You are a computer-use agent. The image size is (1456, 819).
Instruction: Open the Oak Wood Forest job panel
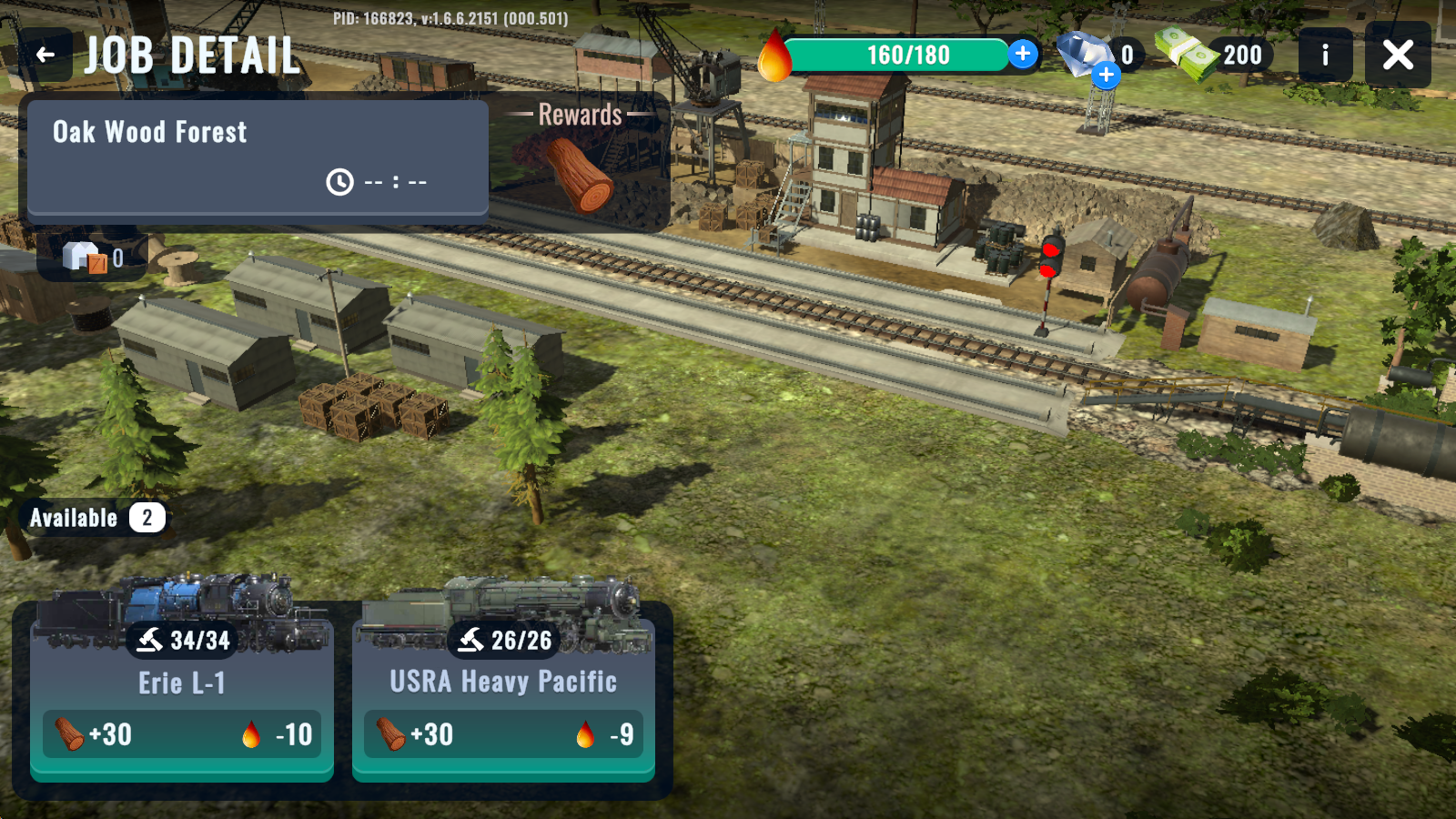(258, 157)
